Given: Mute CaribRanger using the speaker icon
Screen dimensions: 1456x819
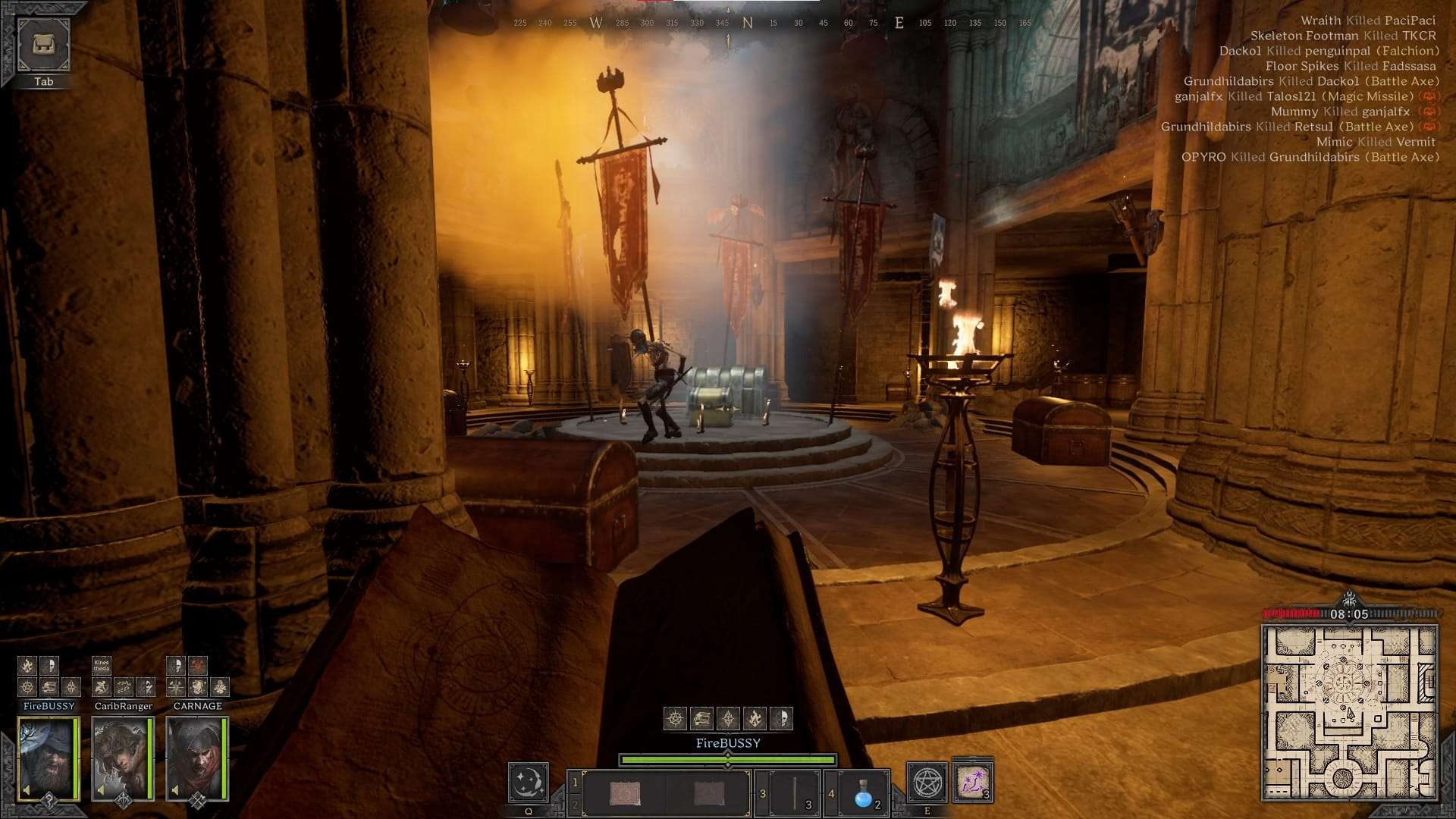Looking at the screenshot, I should tap(101, 789).
